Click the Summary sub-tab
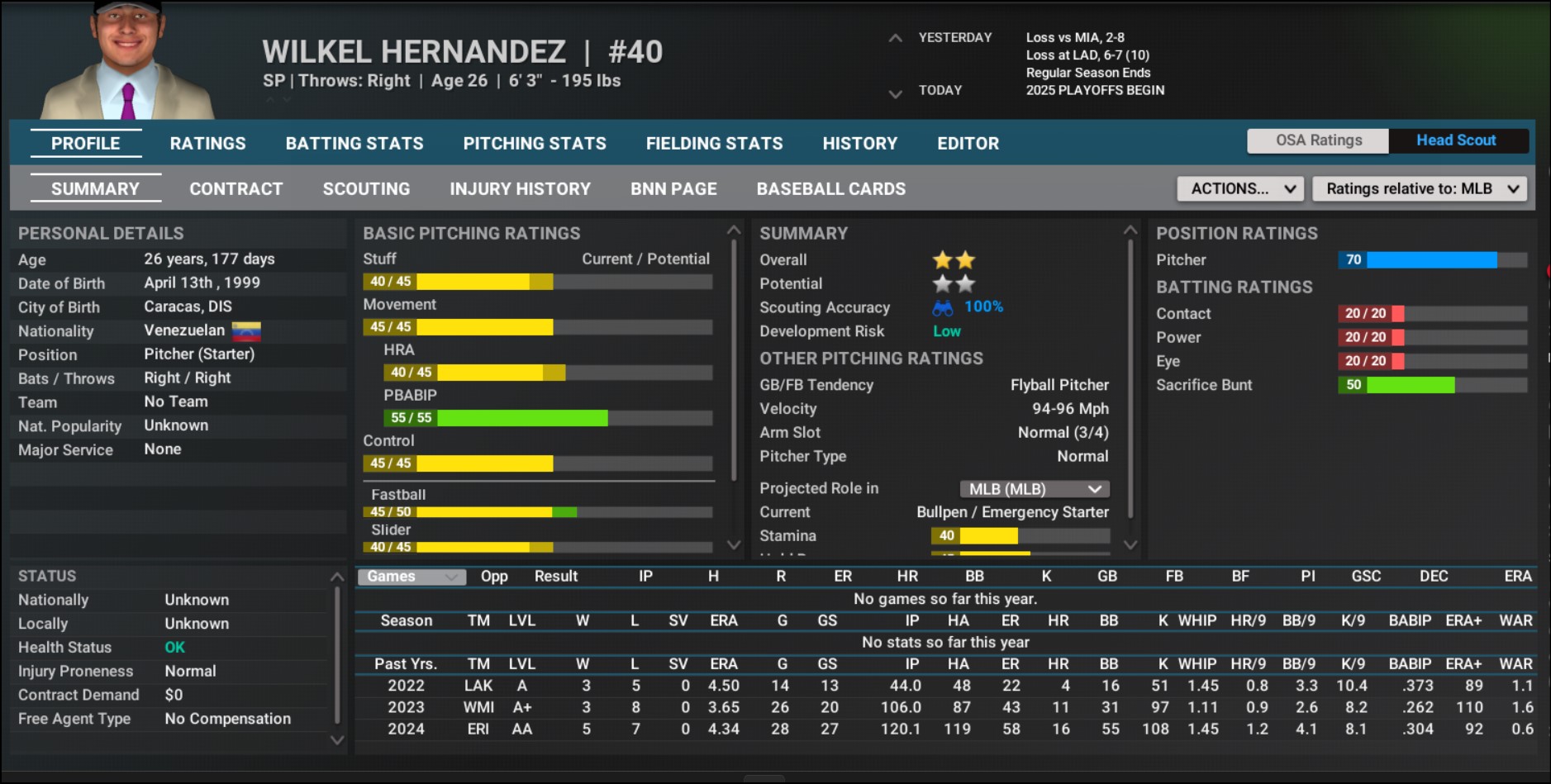 pos(95,188)
